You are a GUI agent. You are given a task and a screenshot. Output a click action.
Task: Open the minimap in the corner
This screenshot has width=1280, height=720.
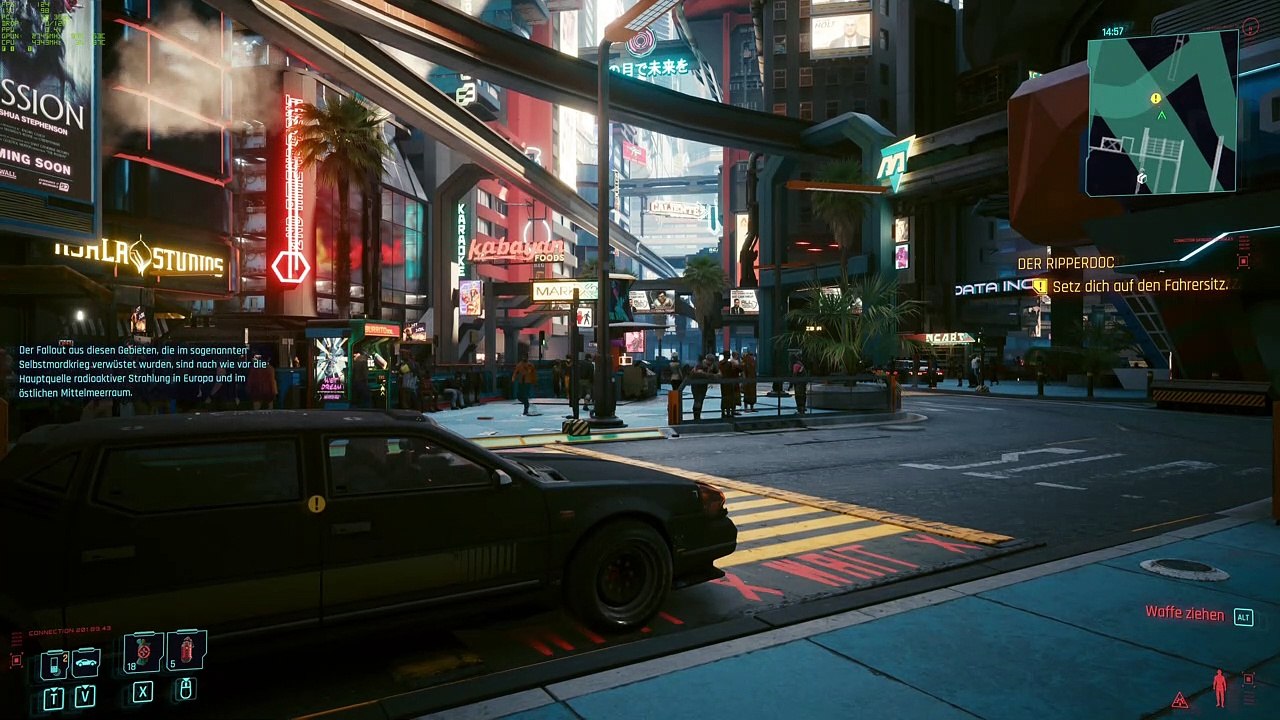pyautogui.click(x=1162, y=112)
